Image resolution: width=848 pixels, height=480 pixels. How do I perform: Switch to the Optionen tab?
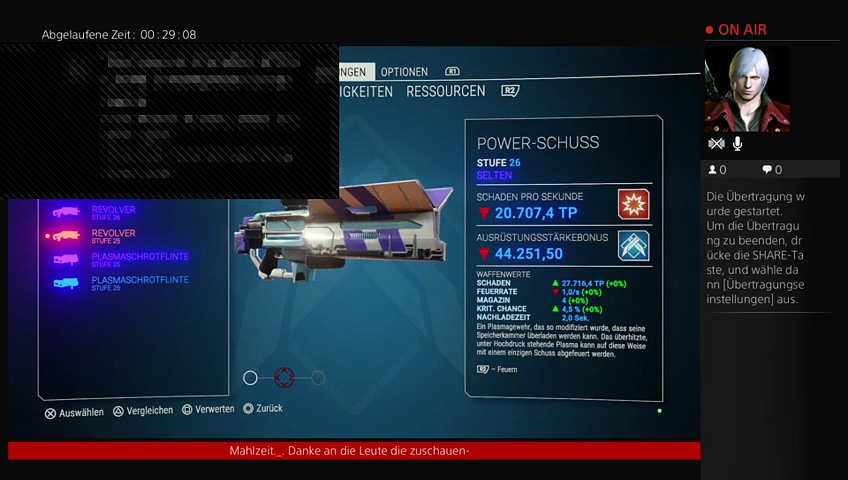(x=404, y=72)
